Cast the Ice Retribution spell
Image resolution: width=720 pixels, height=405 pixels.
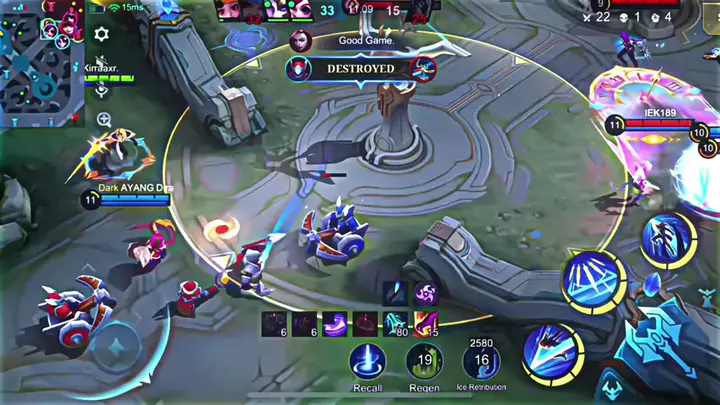(x=482, y=361)
